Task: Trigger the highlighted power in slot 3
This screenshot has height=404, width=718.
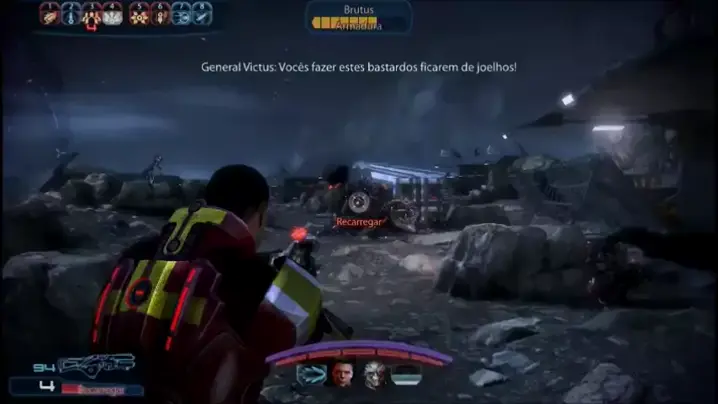Action: 92,13
